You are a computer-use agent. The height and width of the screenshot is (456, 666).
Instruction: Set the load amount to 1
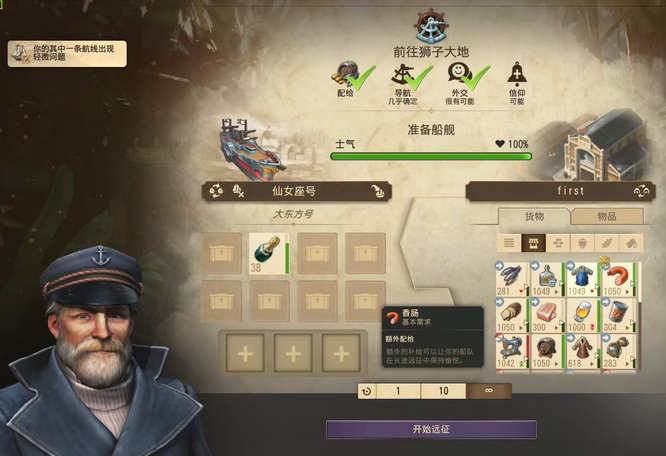(398, 391)
